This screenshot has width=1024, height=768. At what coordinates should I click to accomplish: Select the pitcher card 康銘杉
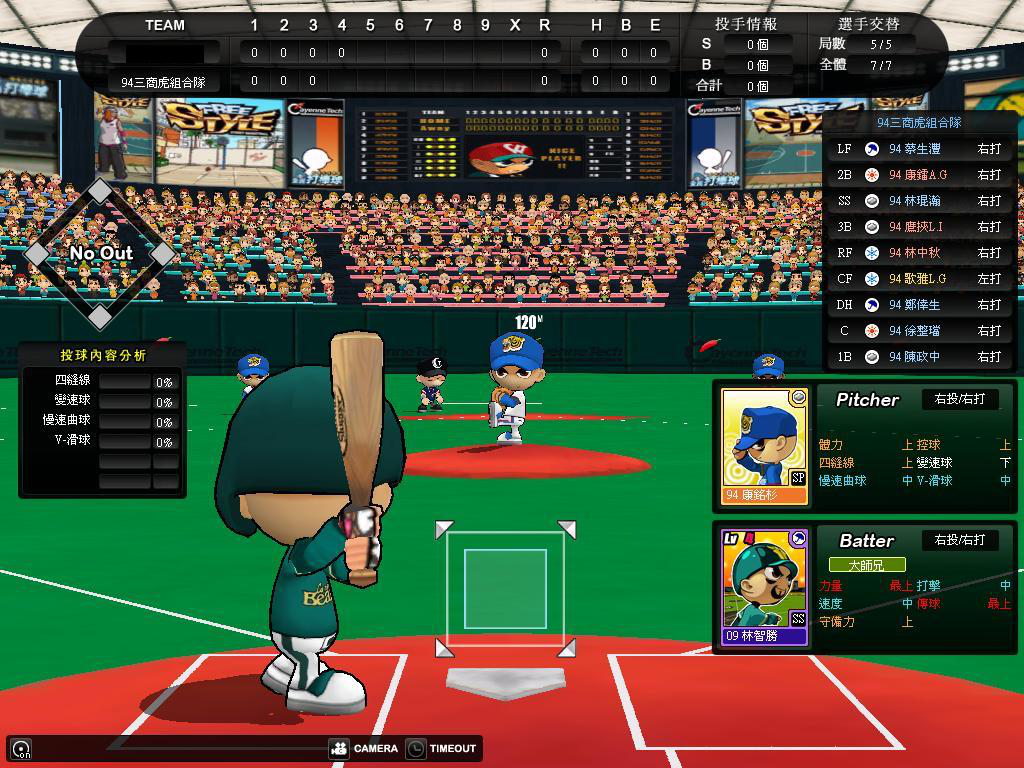765,446
